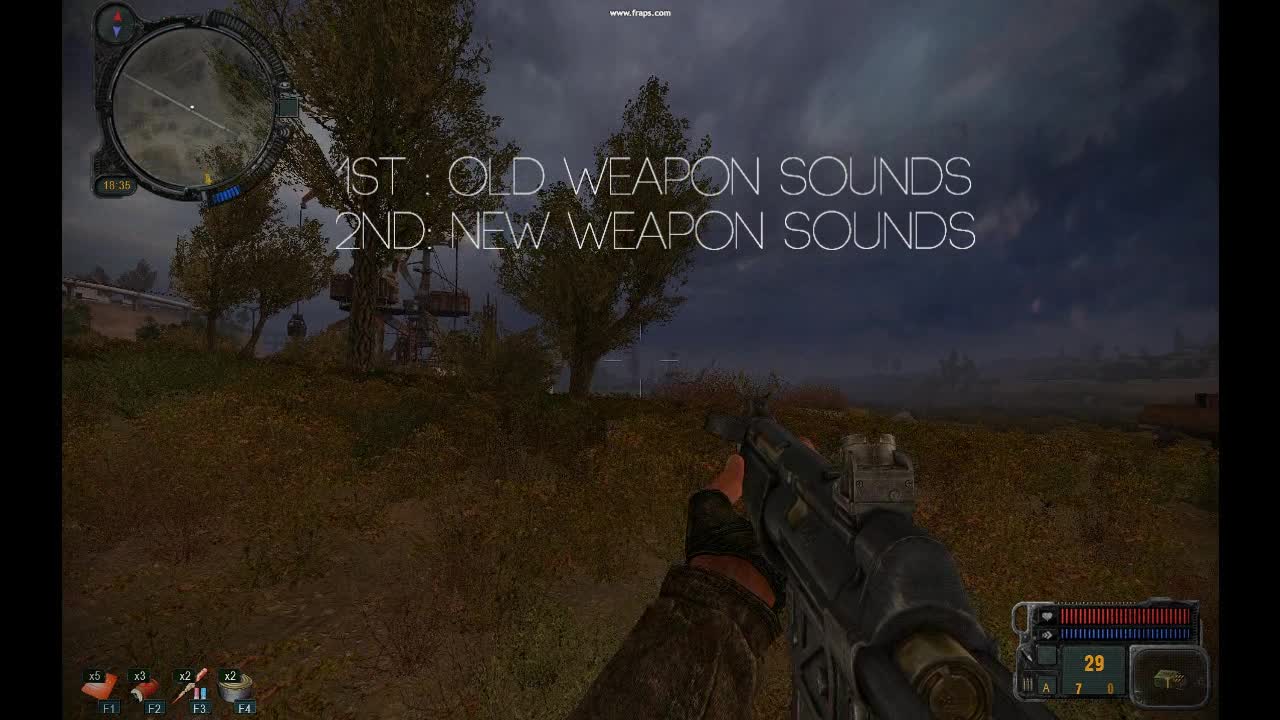Toggle the fire mode indicator showing A

(x=1046, y=688)
